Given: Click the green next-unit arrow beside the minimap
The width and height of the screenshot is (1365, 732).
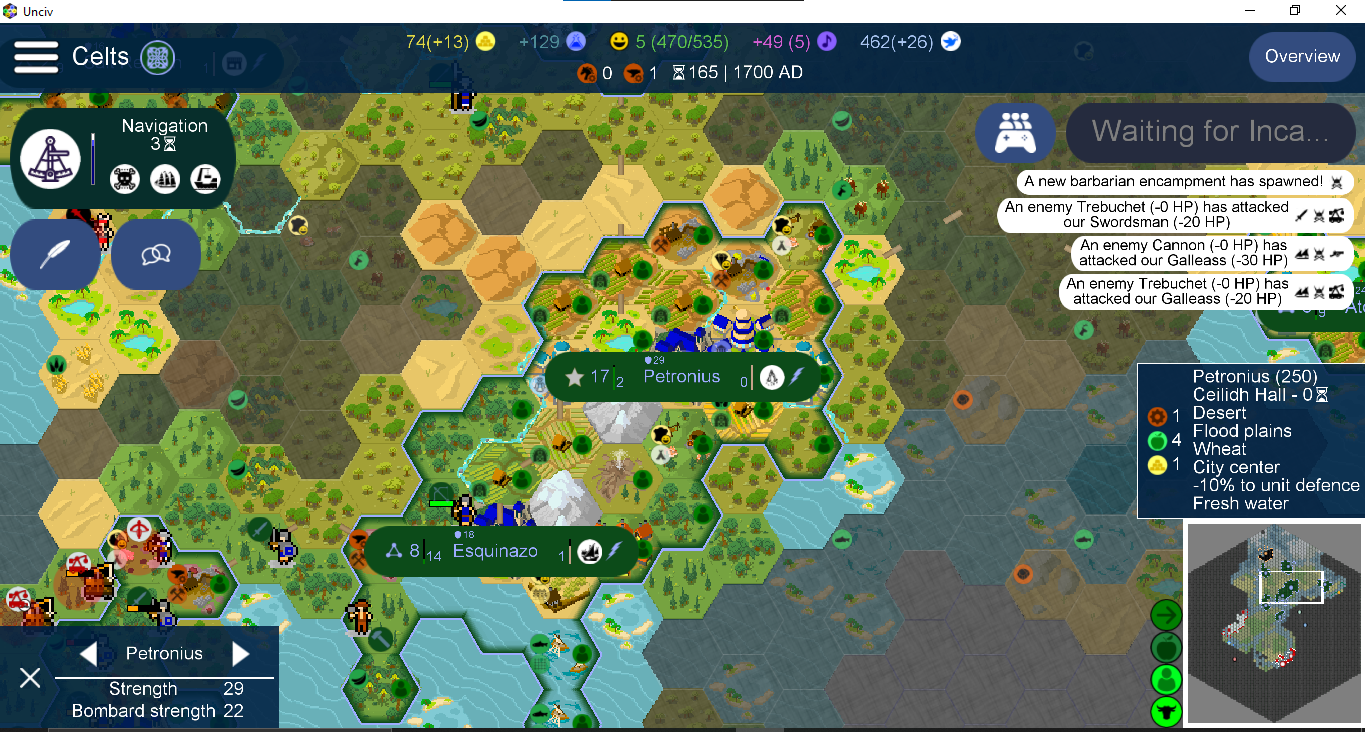Looking at the screenshot, I should click(x=1165, y=616).
